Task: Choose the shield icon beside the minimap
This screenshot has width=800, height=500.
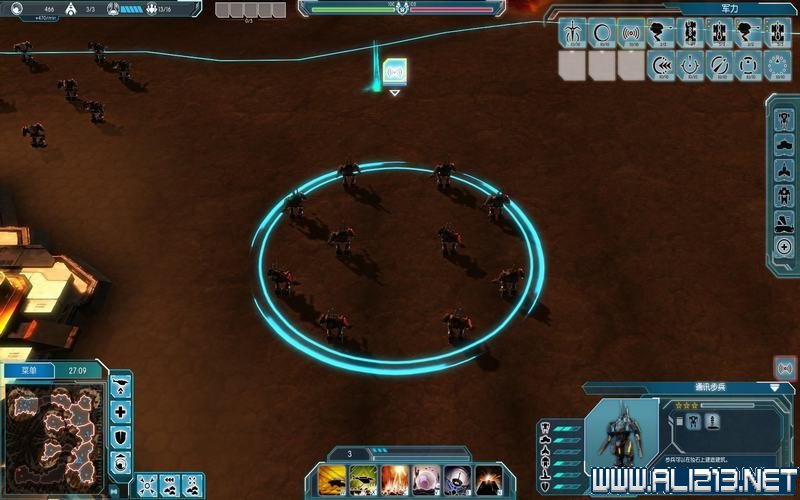Action: 121,436
